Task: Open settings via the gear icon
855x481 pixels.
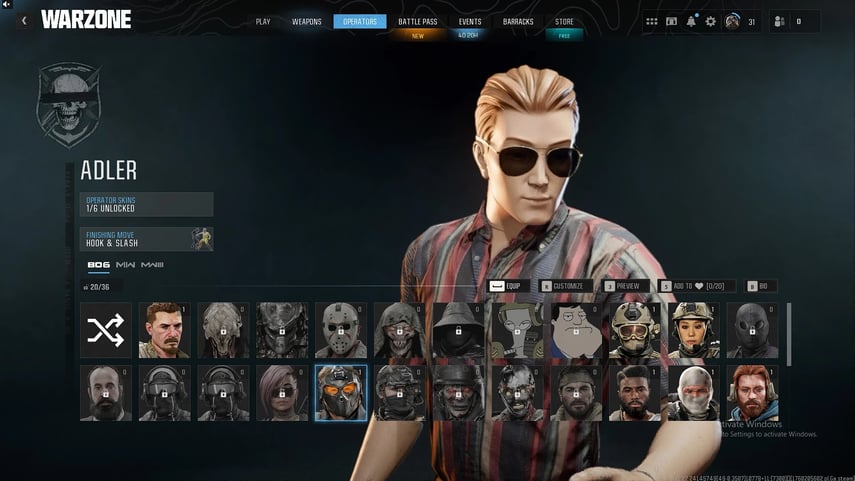Action: pyautogui.click(x=711, y=21)
